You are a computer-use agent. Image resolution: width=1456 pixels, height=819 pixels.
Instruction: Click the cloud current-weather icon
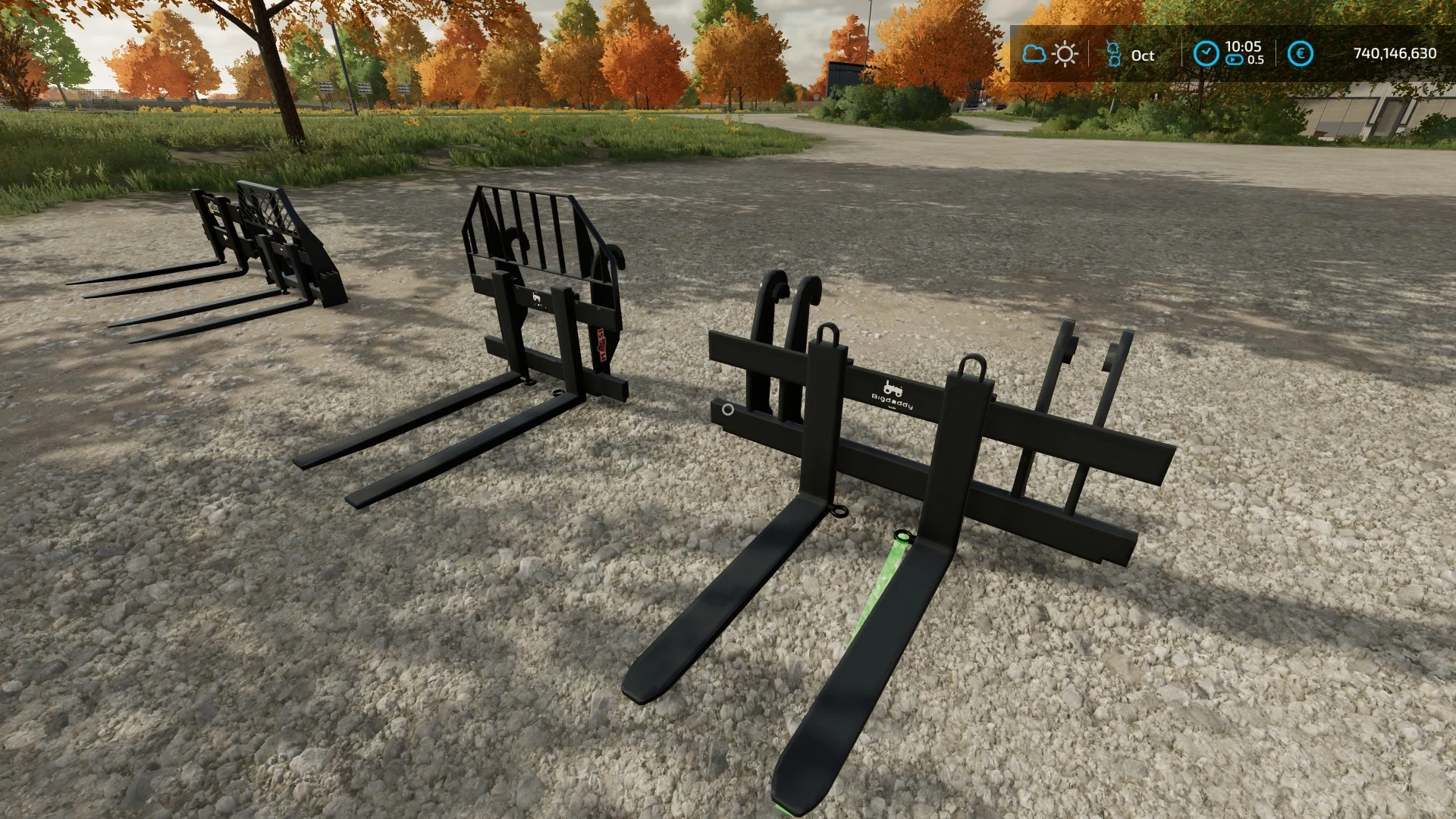pos(1034,53)
